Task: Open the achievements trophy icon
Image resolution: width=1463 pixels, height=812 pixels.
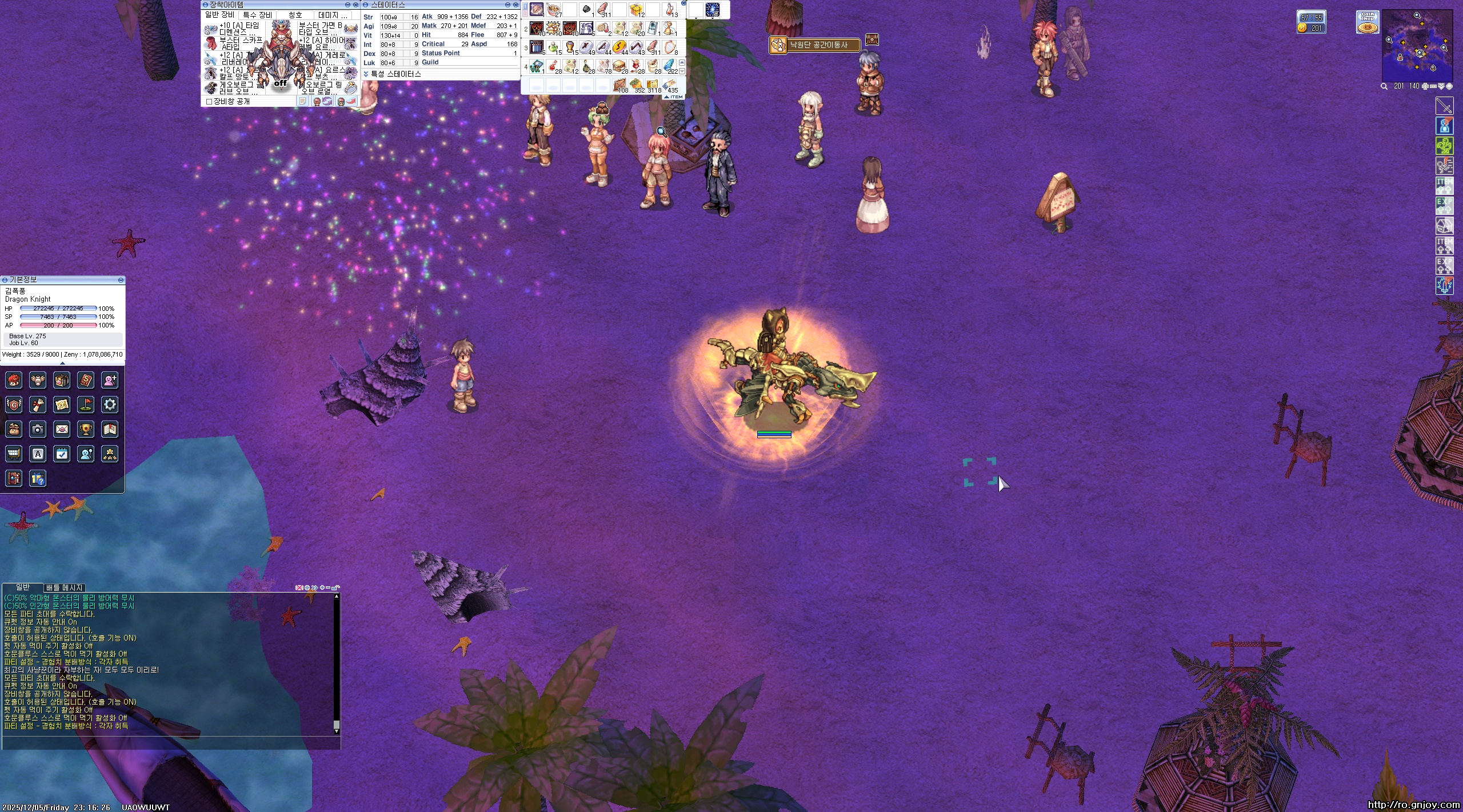Action: tap(86, 429)
